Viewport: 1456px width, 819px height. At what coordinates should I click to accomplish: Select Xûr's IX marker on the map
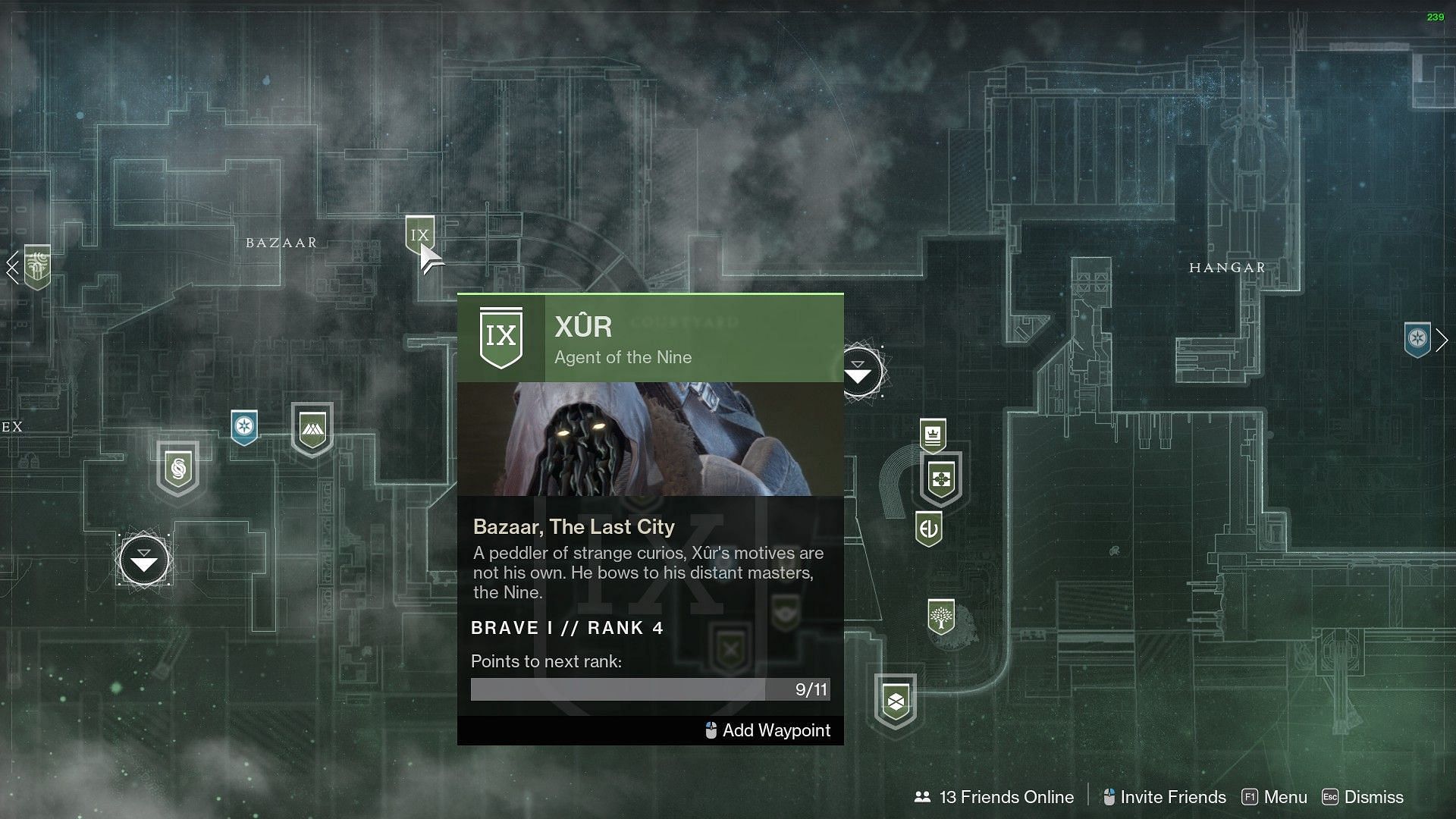click(419, 234)
